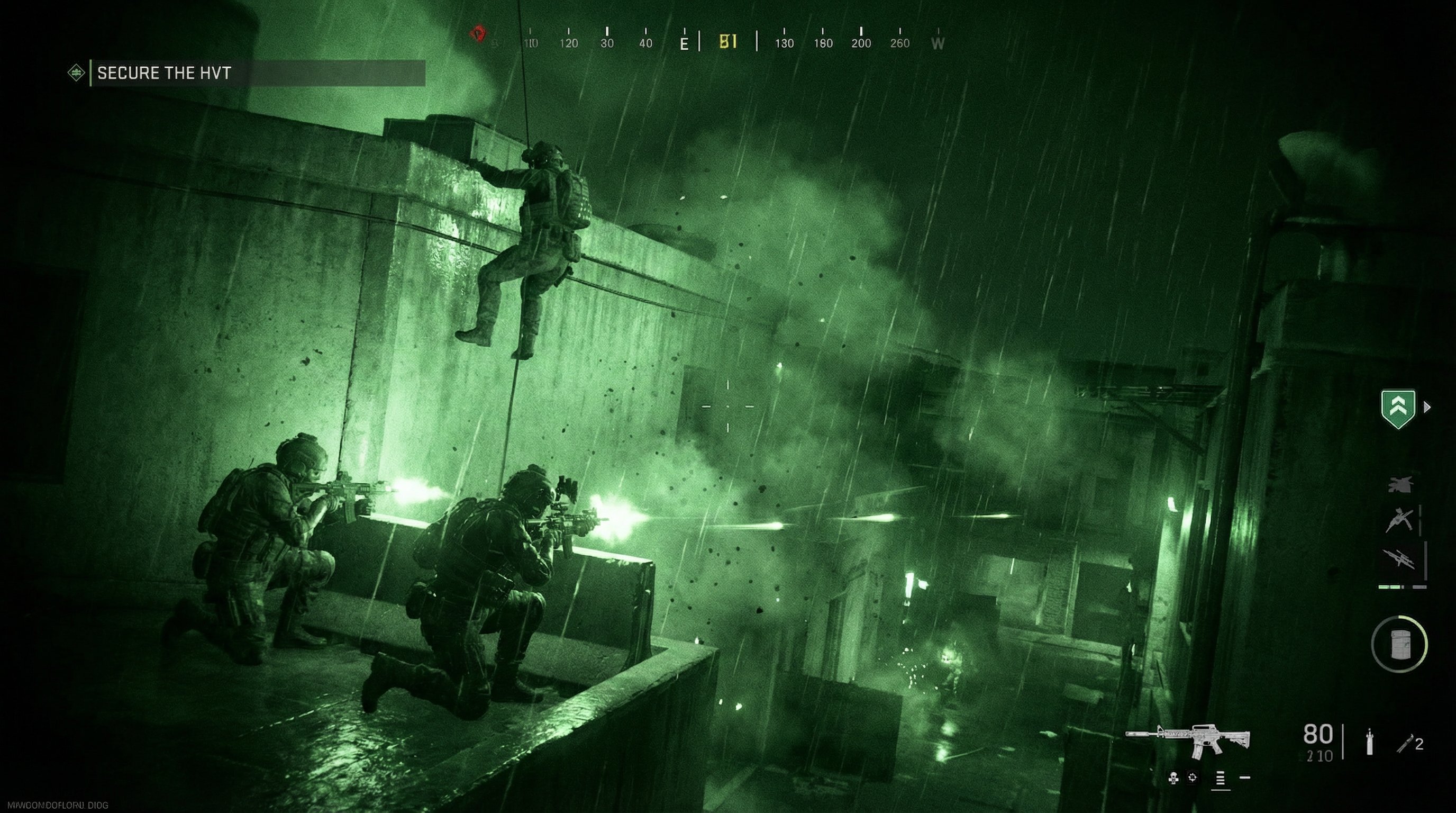Click the gear-shaped icon under the rifle
1456x813 pixels.
coord(1193,778)
